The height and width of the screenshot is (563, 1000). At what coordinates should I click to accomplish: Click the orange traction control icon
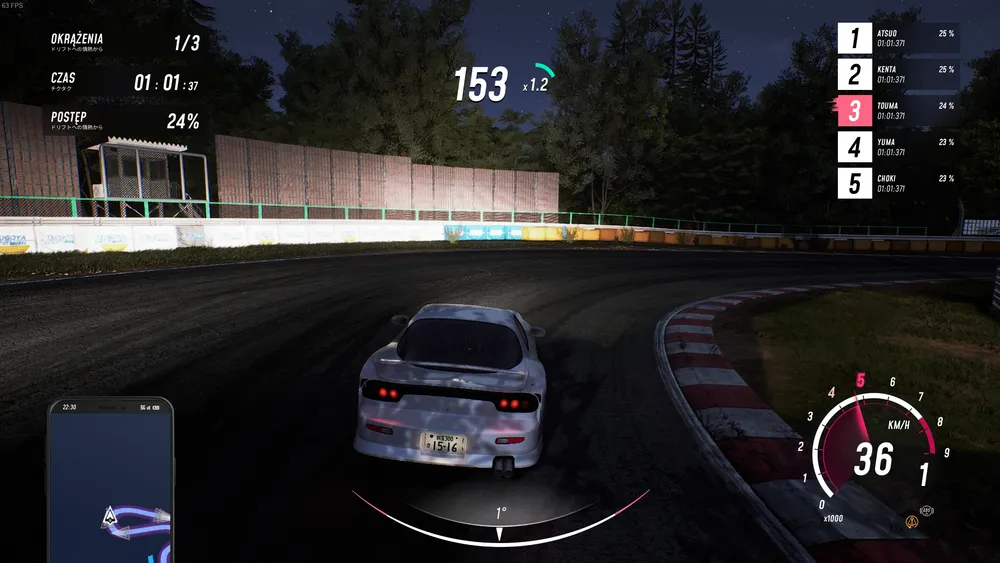point(912,522)
